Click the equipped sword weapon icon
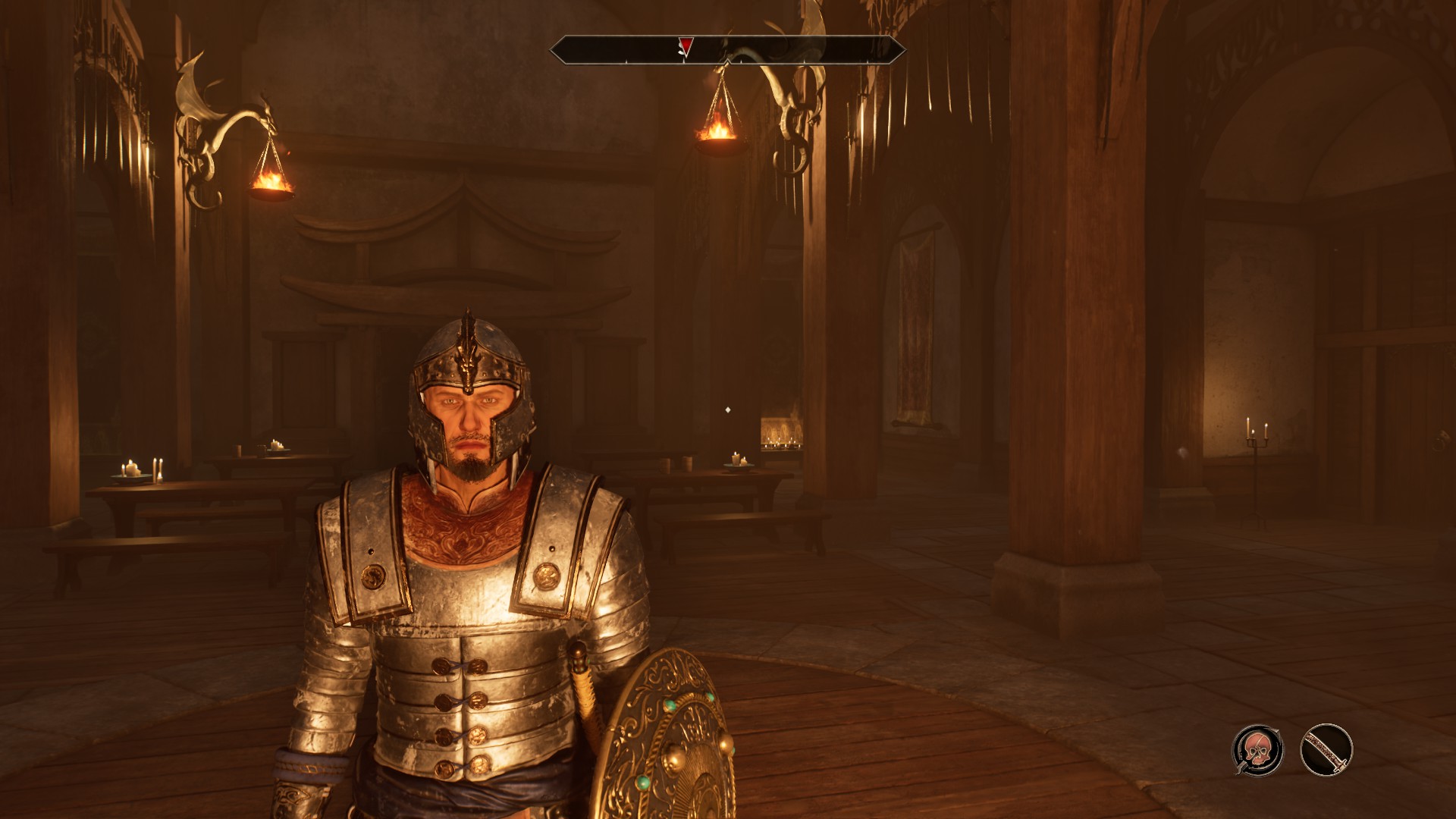Viewport: 1456px width, 819px height. 1326,750
